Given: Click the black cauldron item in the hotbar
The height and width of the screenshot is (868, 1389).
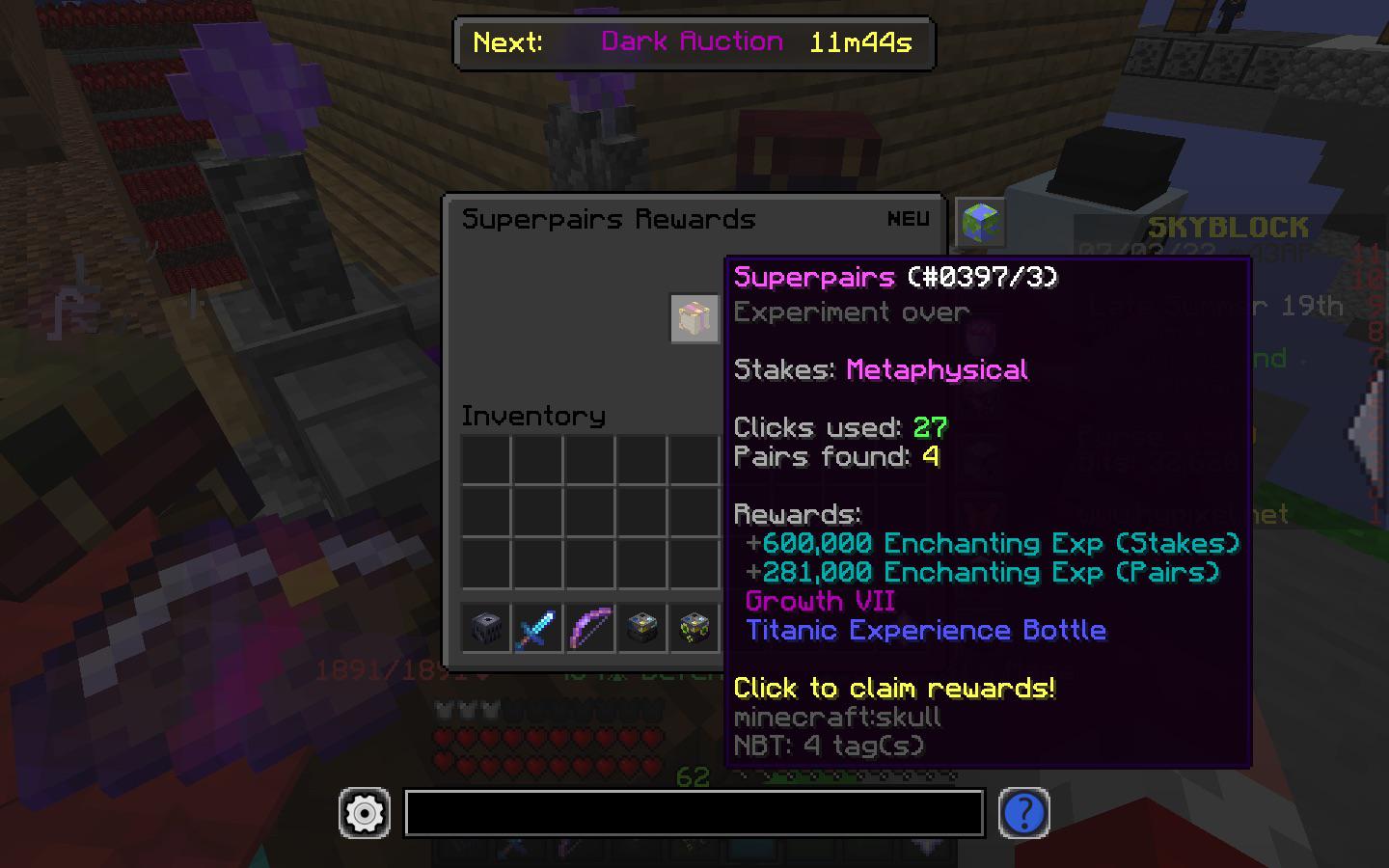Looking at the screenshot, I should pos(485,628).
